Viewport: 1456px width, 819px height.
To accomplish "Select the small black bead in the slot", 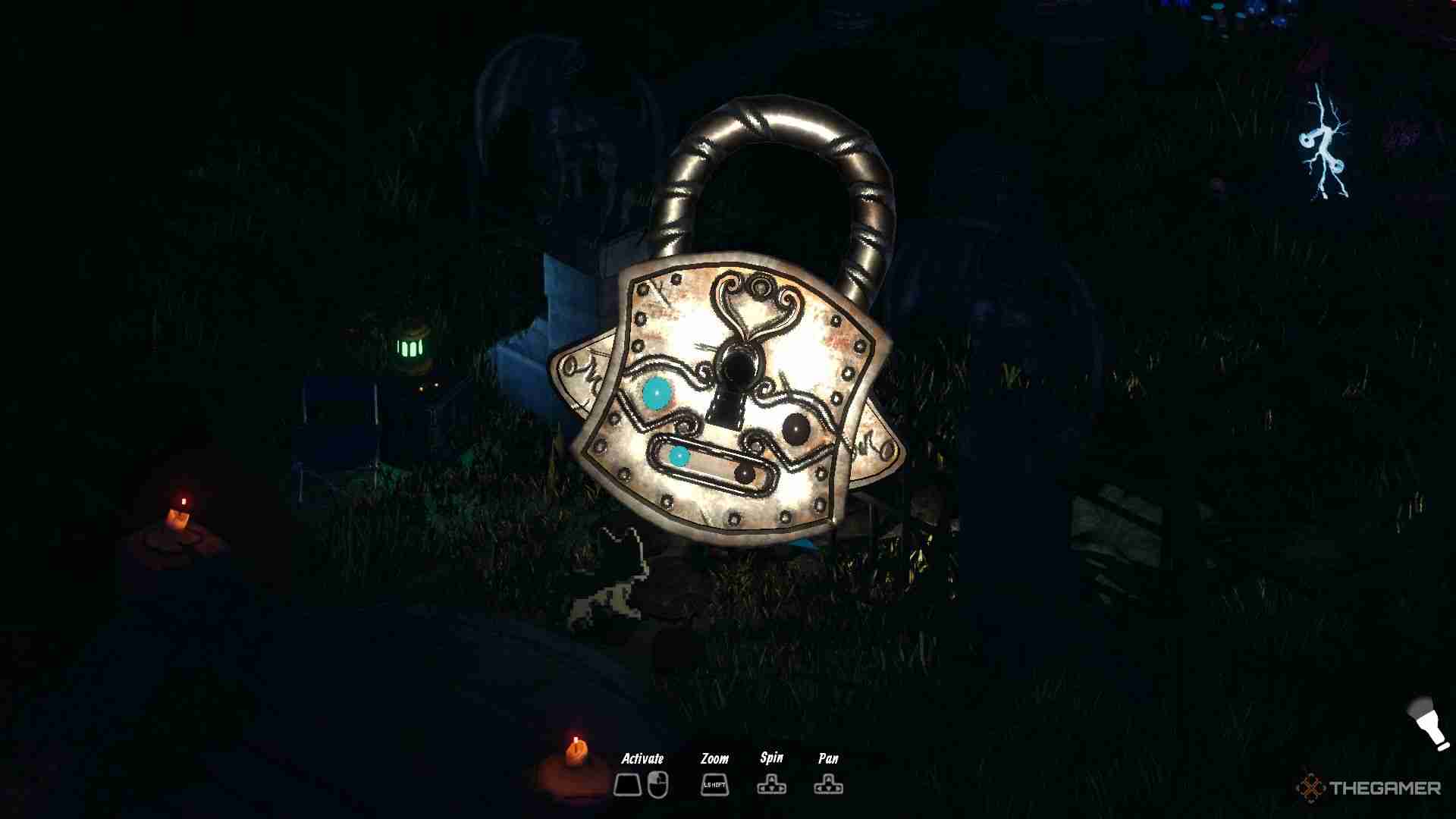I will (745, 474).
